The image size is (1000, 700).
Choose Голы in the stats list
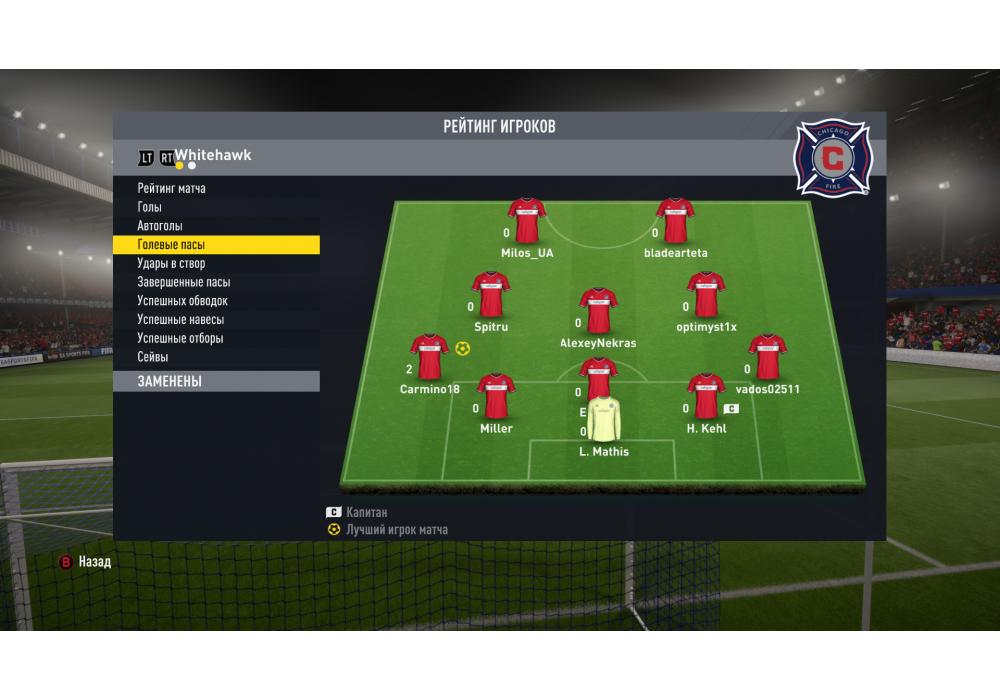pos(150,207)
